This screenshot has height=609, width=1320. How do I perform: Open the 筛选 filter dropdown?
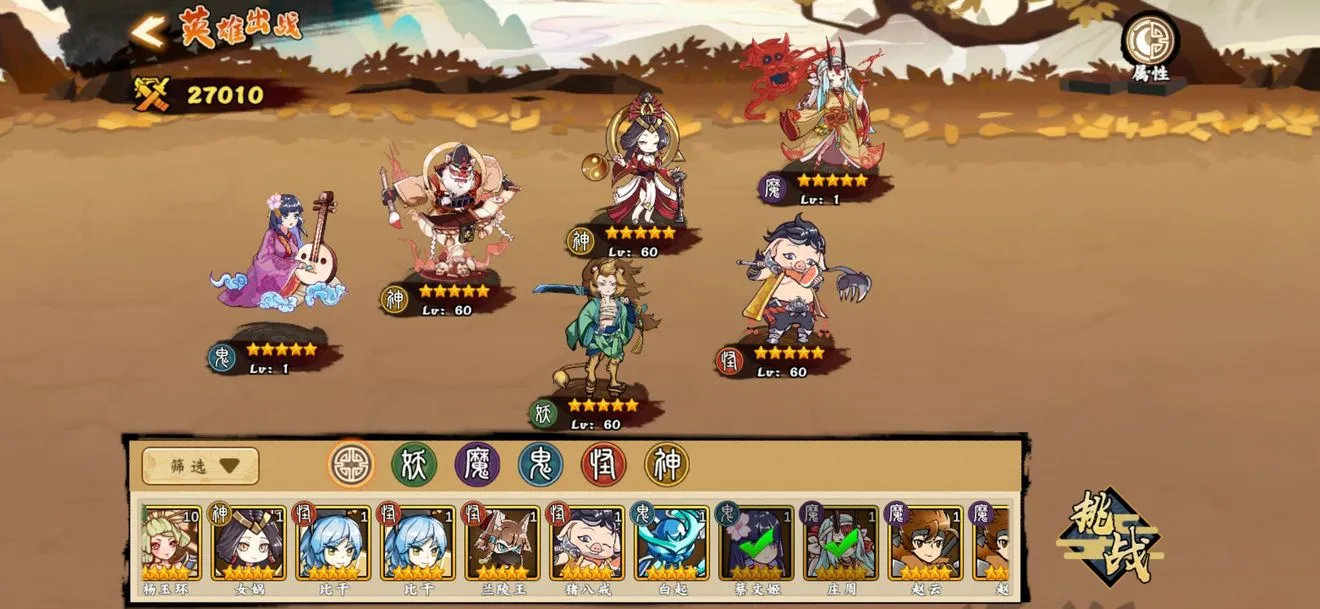[x=200, y=466]
